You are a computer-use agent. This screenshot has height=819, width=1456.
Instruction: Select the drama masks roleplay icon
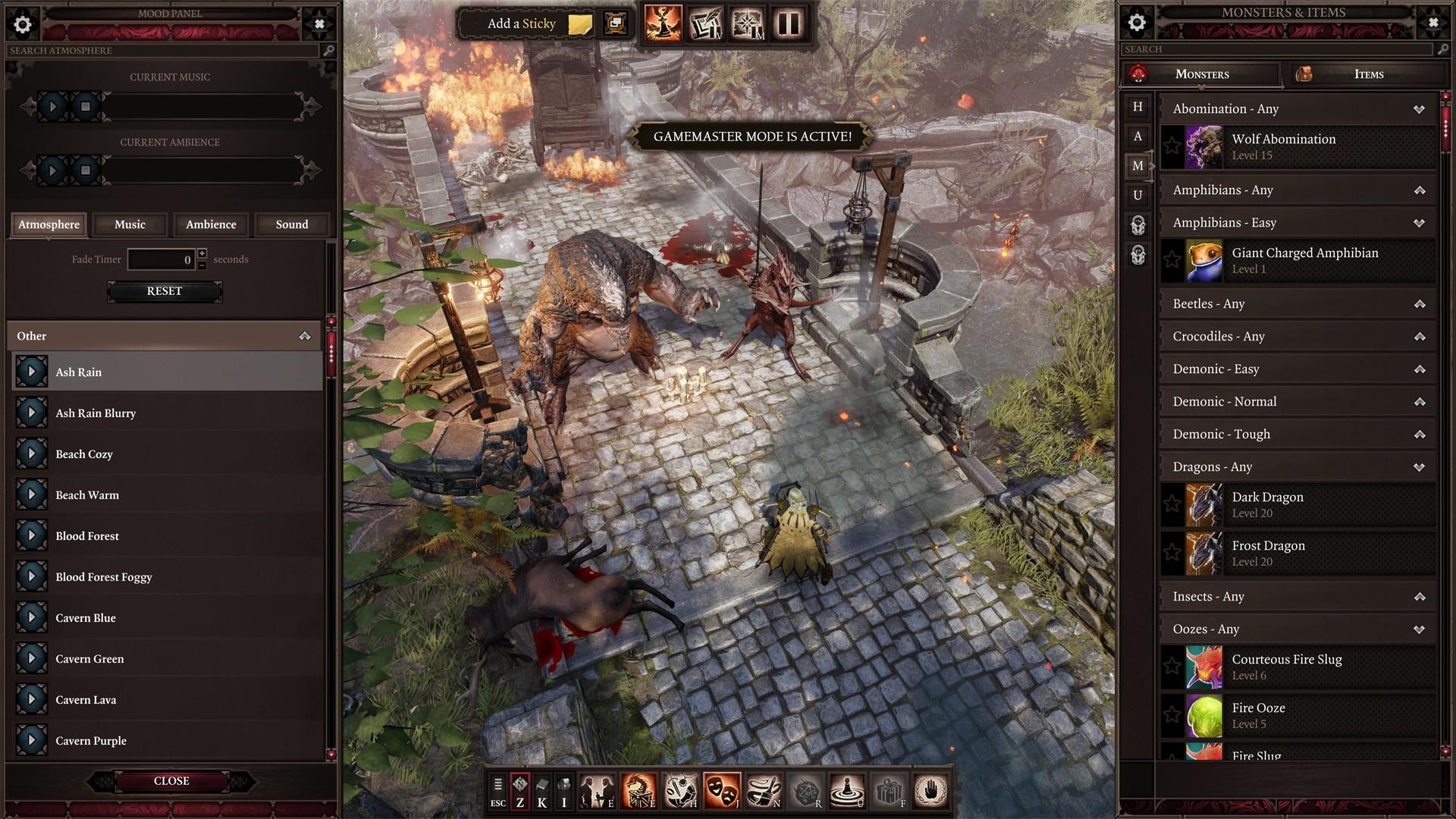721,791
